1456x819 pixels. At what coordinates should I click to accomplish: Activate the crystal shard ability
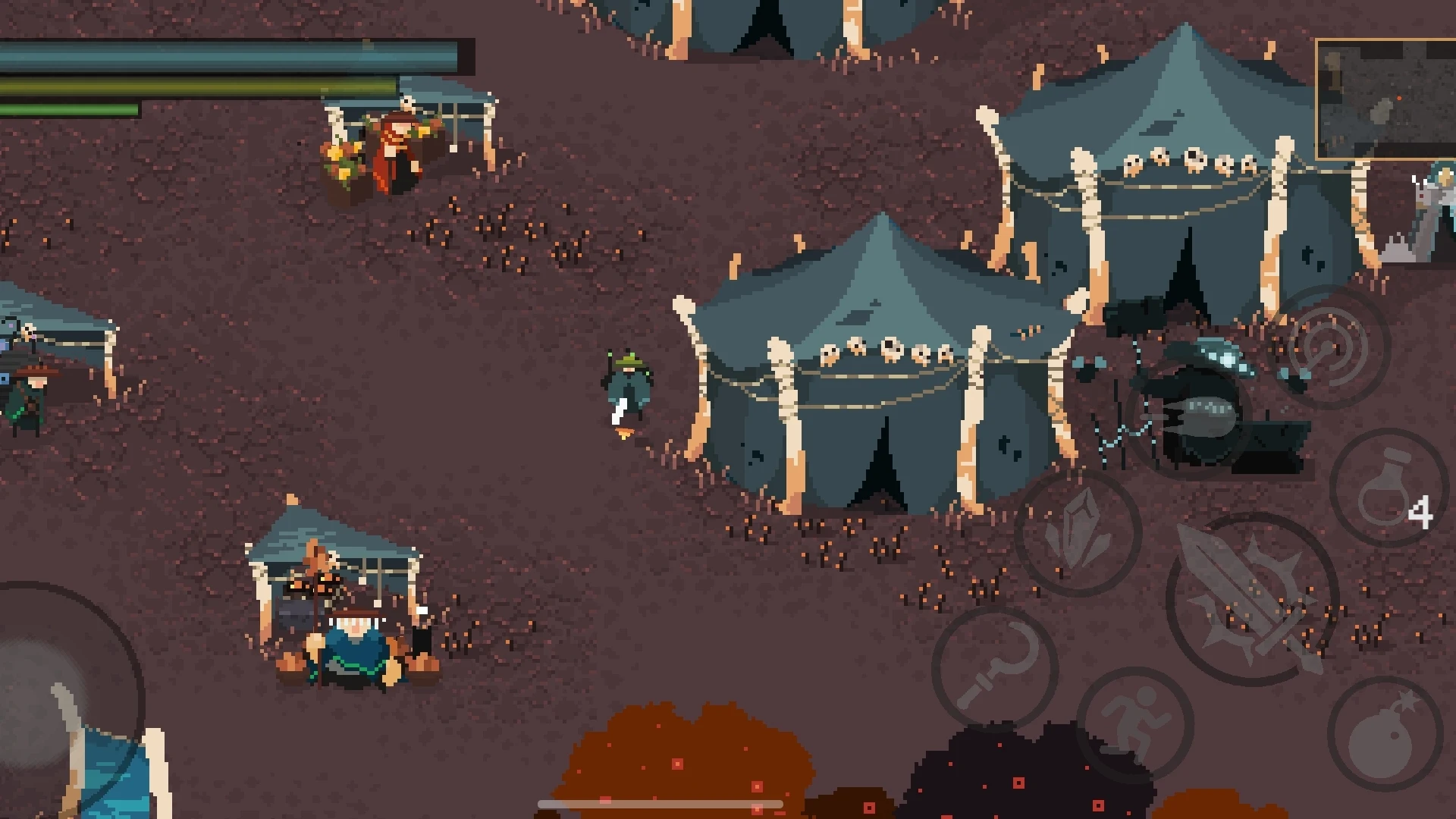tap(1078, 532)
